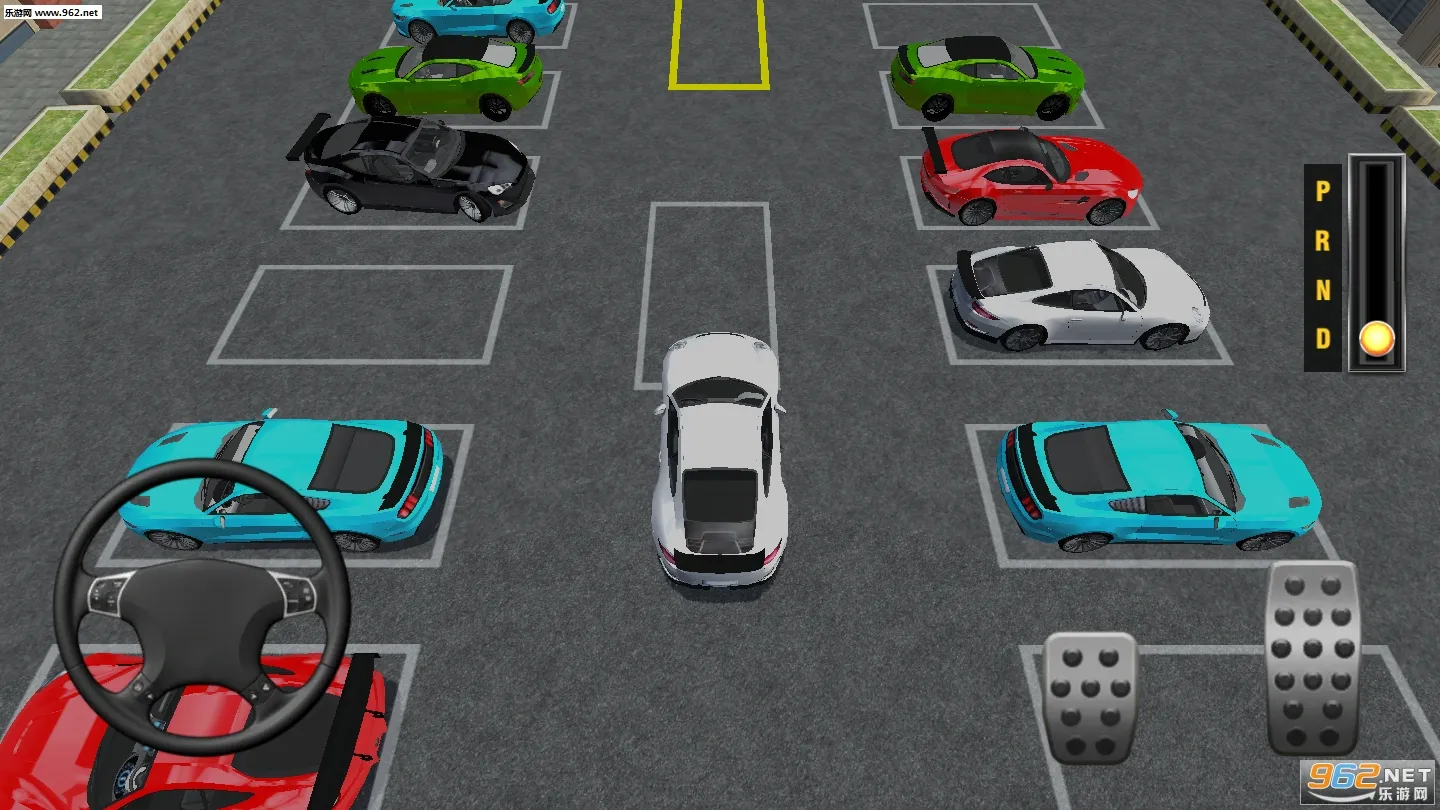
Task: Click the black convertible car
Action: click(410, 170)
